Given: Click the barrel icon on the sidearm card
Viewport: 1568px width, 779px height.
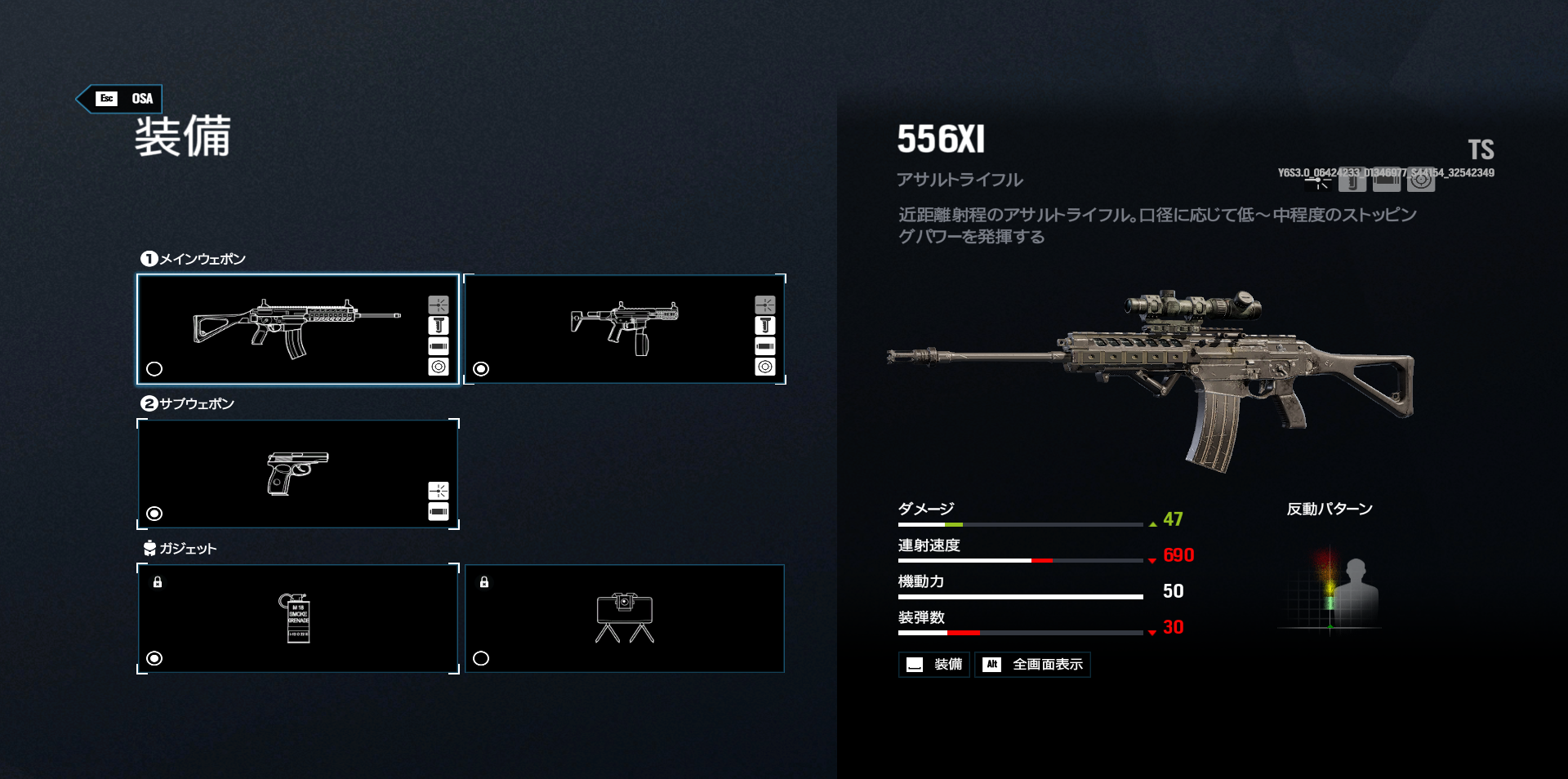Looking at the screenshot, I should point(438,511).
